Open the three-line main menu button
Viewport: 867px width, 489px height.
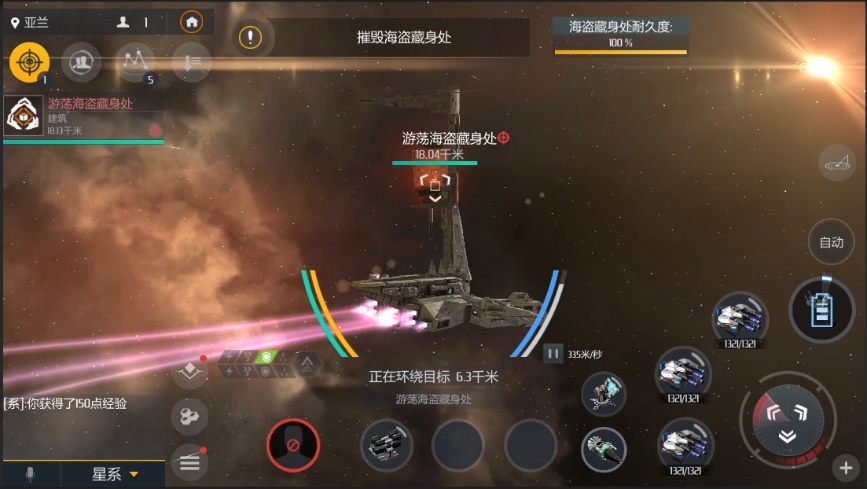pos(189,461)
